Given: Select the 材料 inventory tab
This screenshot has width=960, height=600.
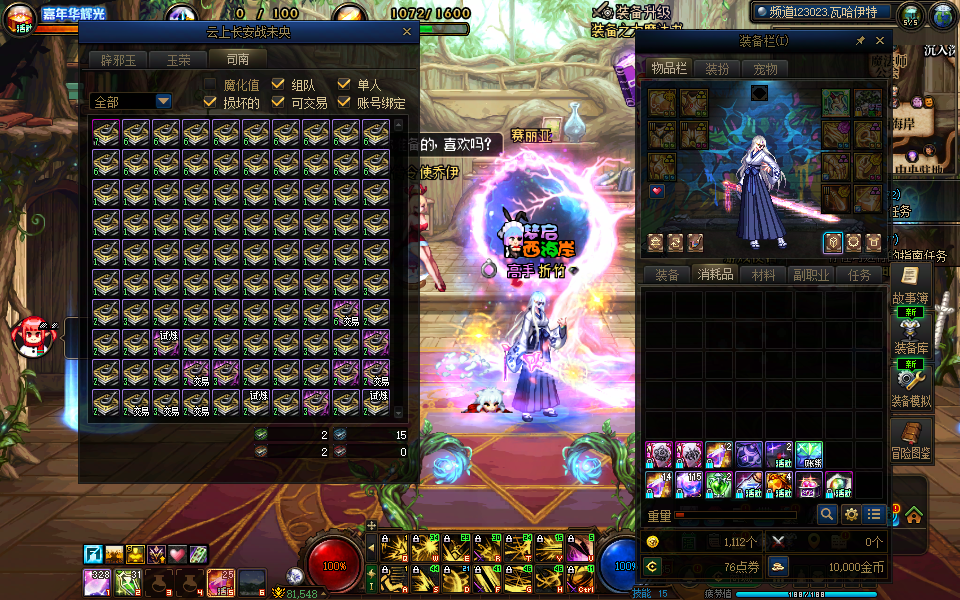Looking at the screenshot, I should [x=763, y=275].
